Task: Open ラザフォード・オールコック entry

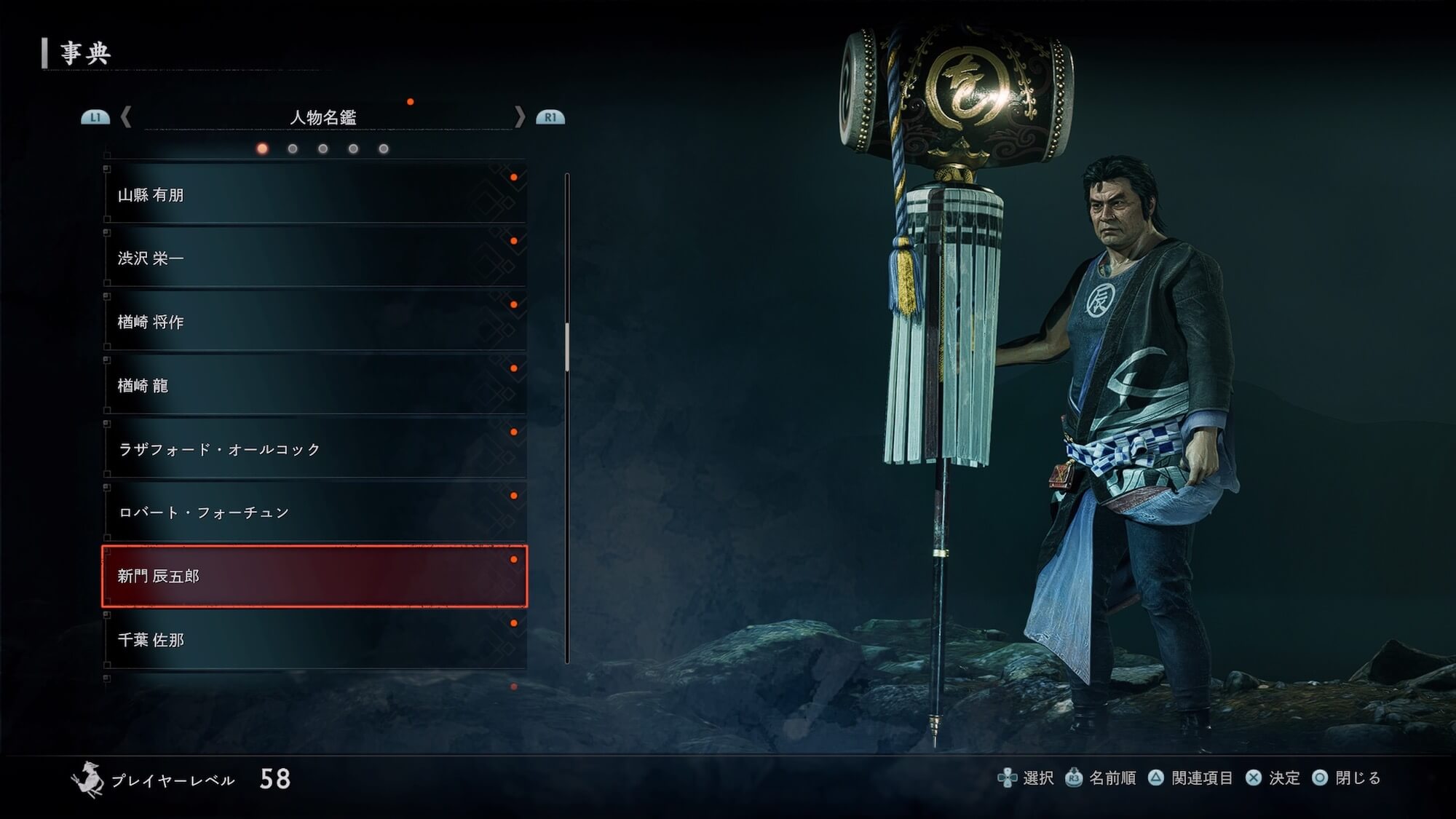Action: click(x=314, y=448)
